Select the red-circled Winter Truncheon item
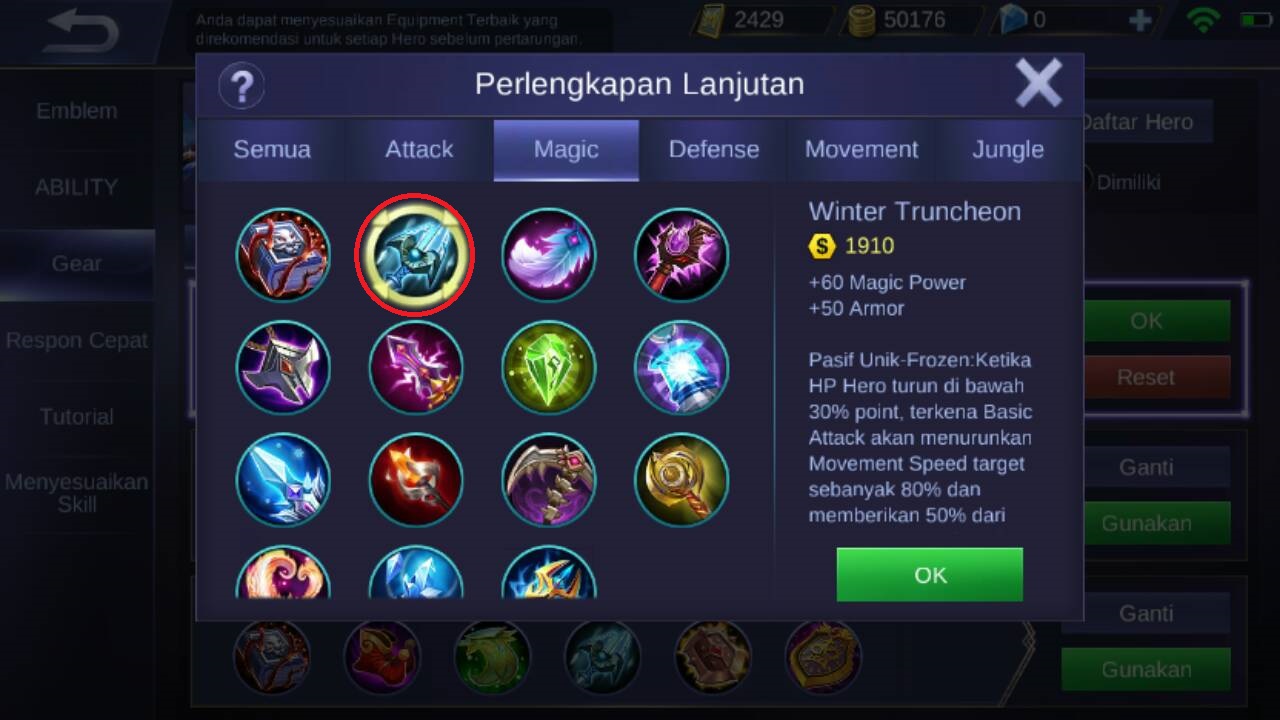 tap(415, 255)
